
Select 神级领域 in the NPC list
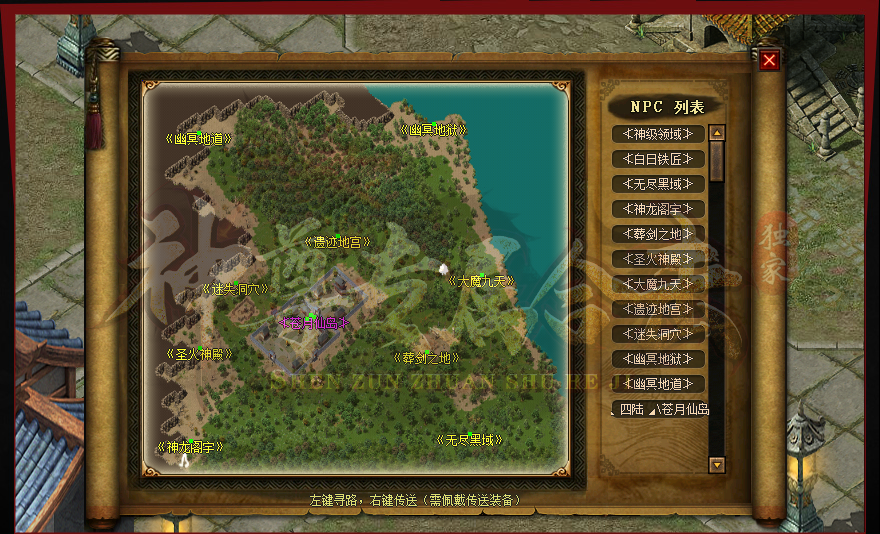(658, 134)
